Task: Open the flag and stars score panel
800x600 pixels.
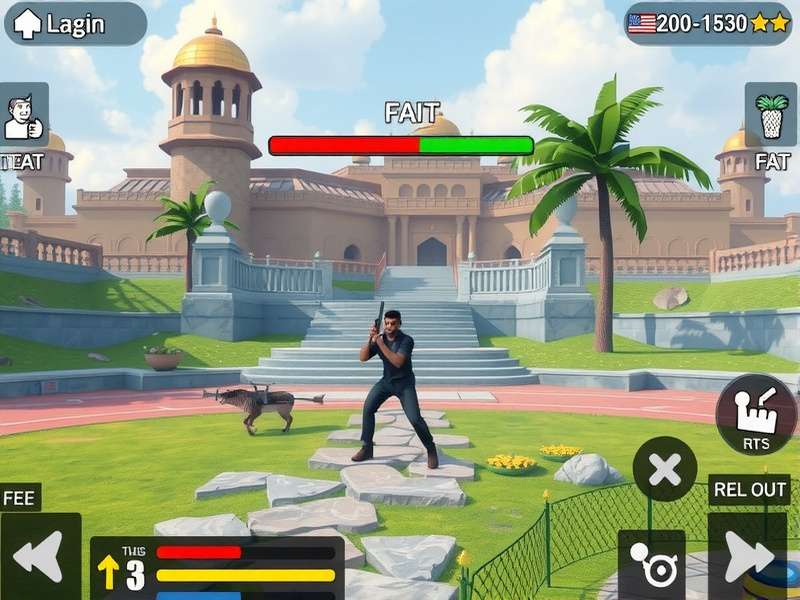Action: pos(708,23)
